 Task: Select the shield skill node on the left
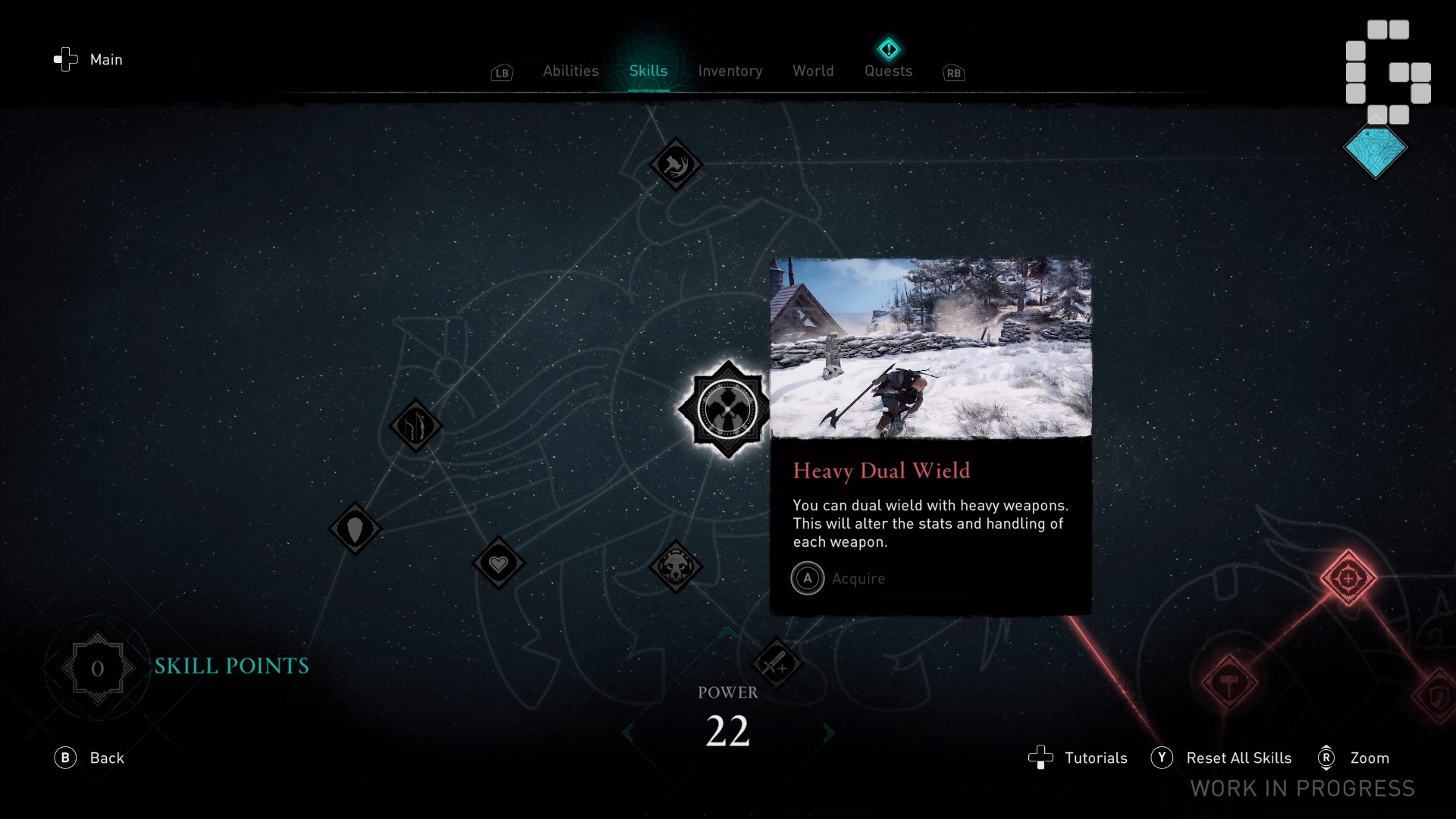[355, 529]
